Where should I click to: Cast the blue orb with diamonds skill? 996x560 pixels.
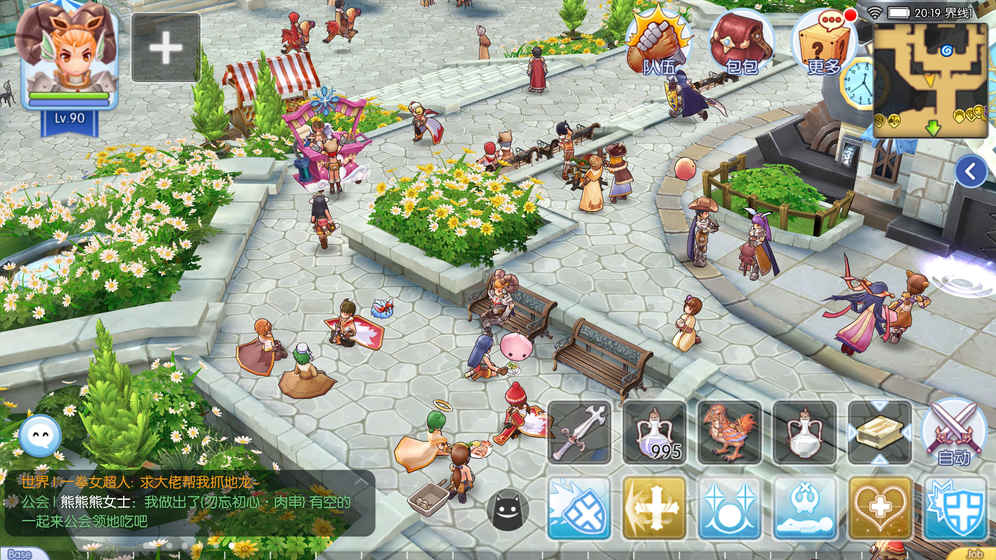click(729, 508)
